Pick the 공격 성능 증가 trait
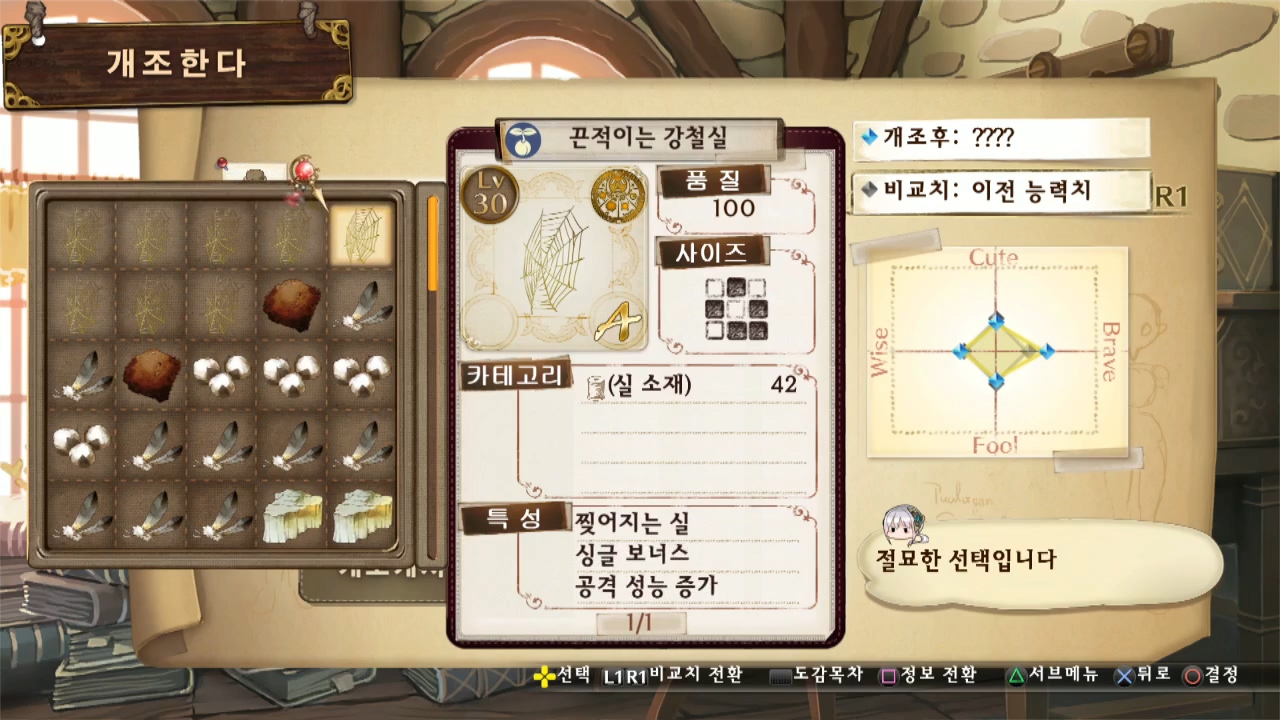The height and width of the screenshot is (720, 1280). pos(646,586)
